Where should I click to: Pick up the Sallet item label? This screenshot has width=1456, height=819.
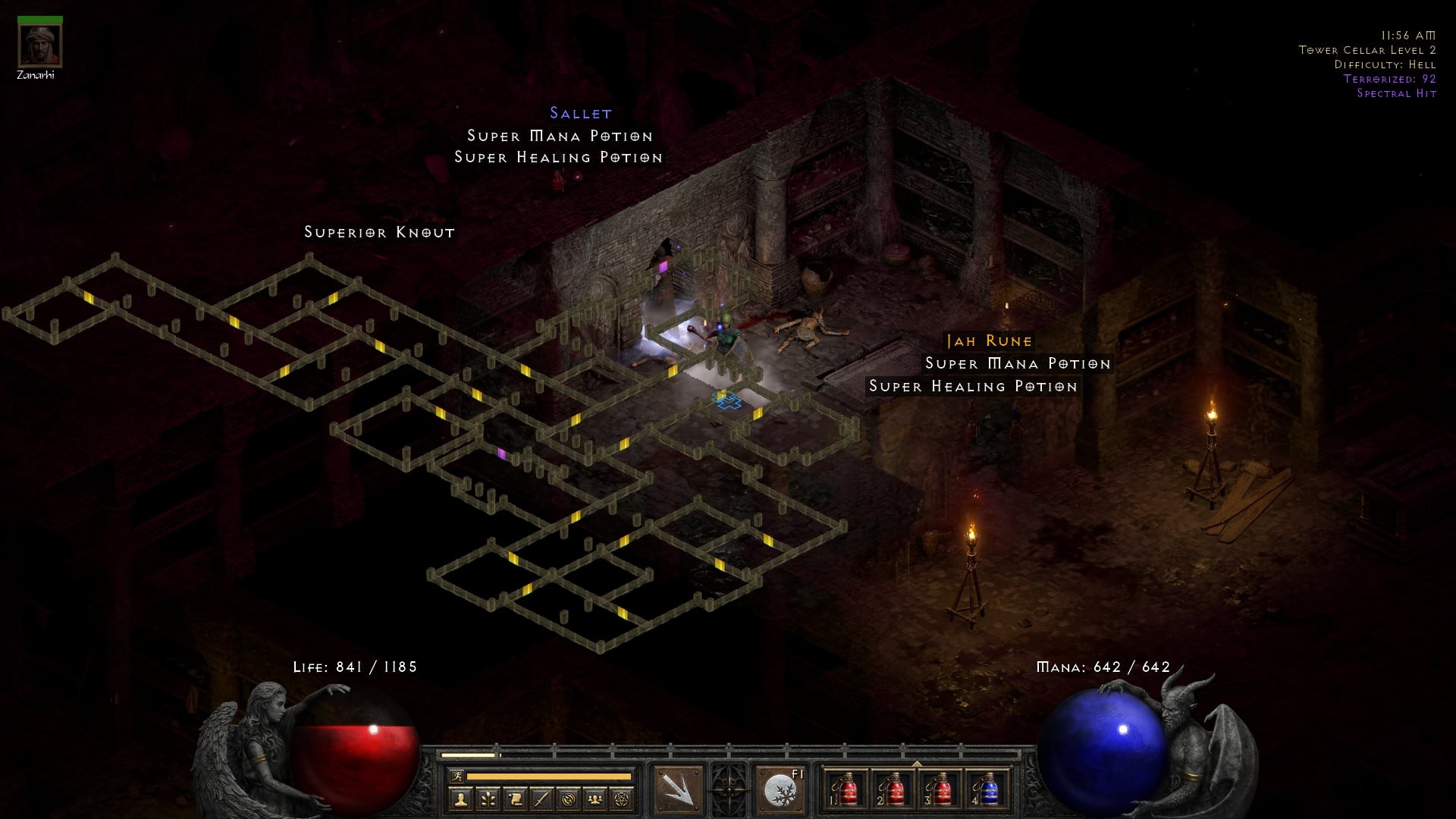tap(581, 114)
